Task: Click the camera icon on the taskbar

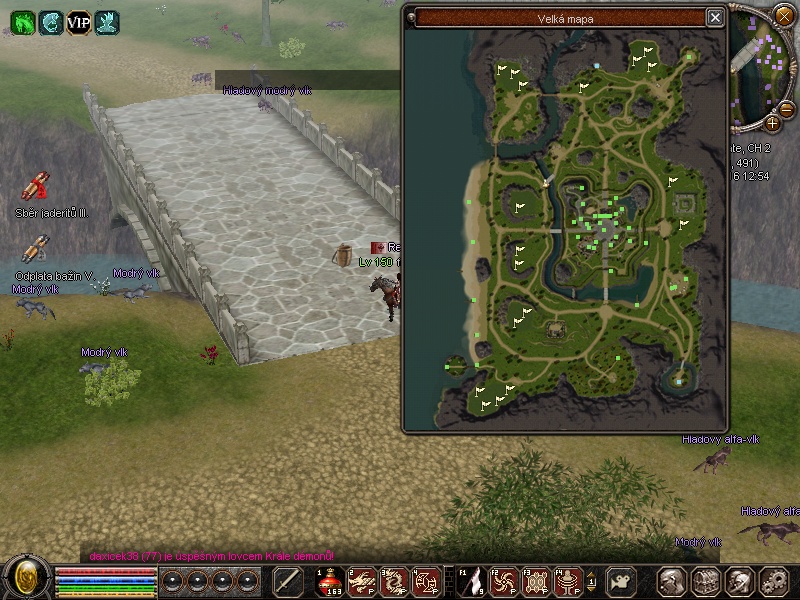Action: pos(623,581)
